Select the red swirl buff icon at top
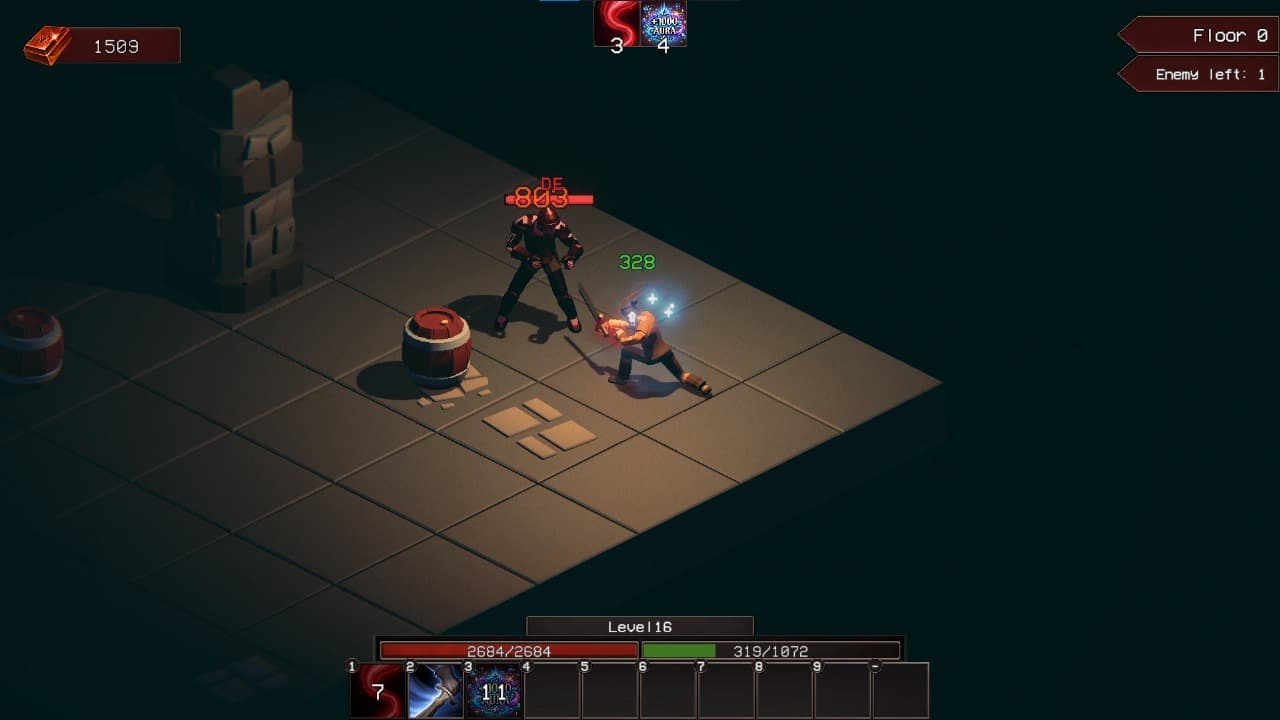Screen dimensions: 1280x720 click(x=616, y=24)
